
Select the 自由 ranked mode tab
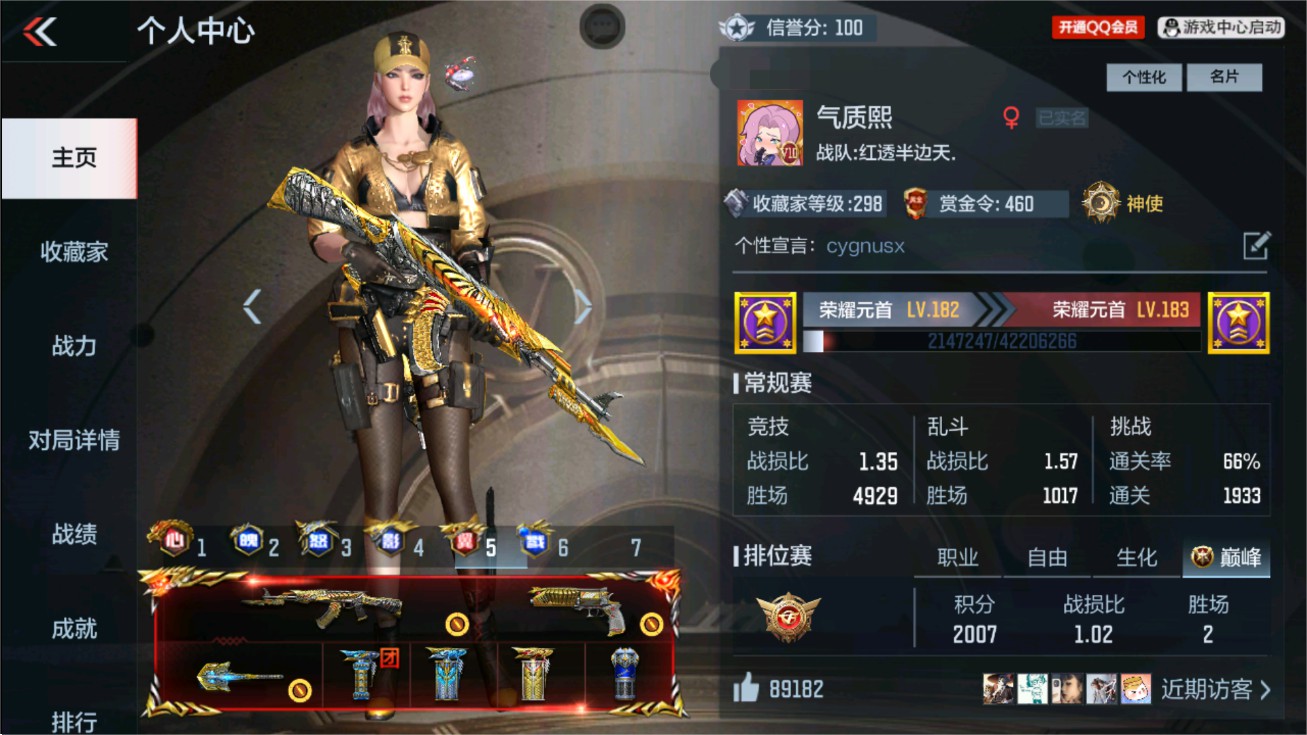pyautogui.click(x=1046, y=559)
